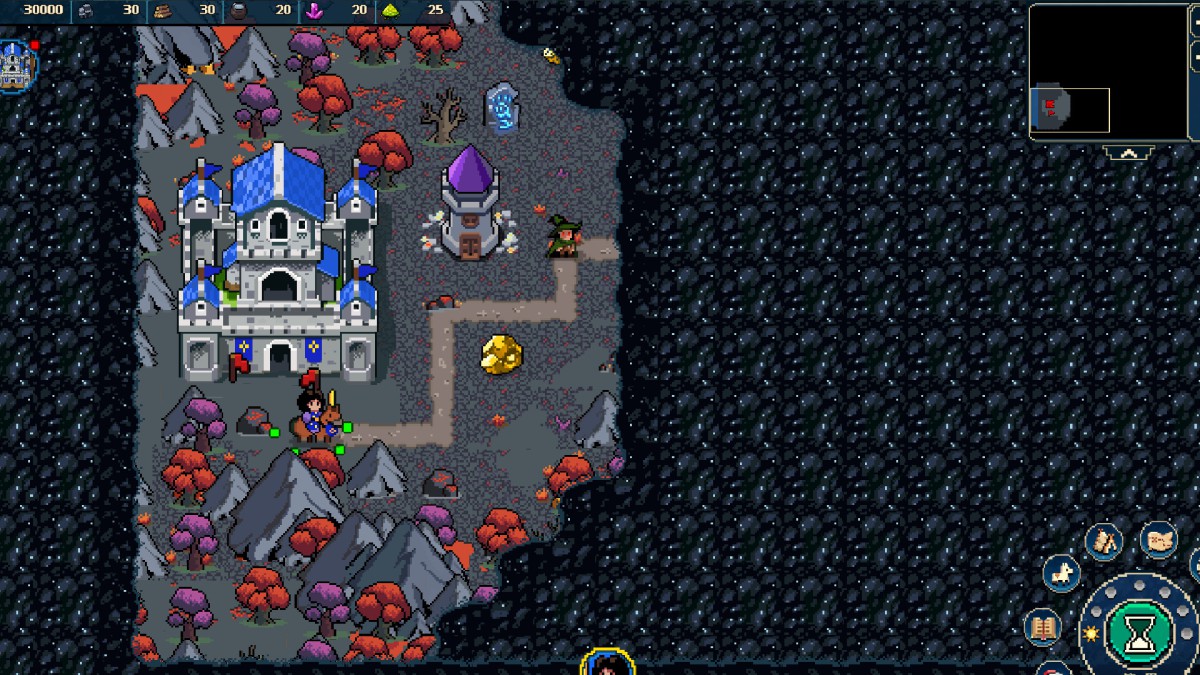End the turn with the hourglass button
This screenshot has width=1200, height=675.
1140,632
